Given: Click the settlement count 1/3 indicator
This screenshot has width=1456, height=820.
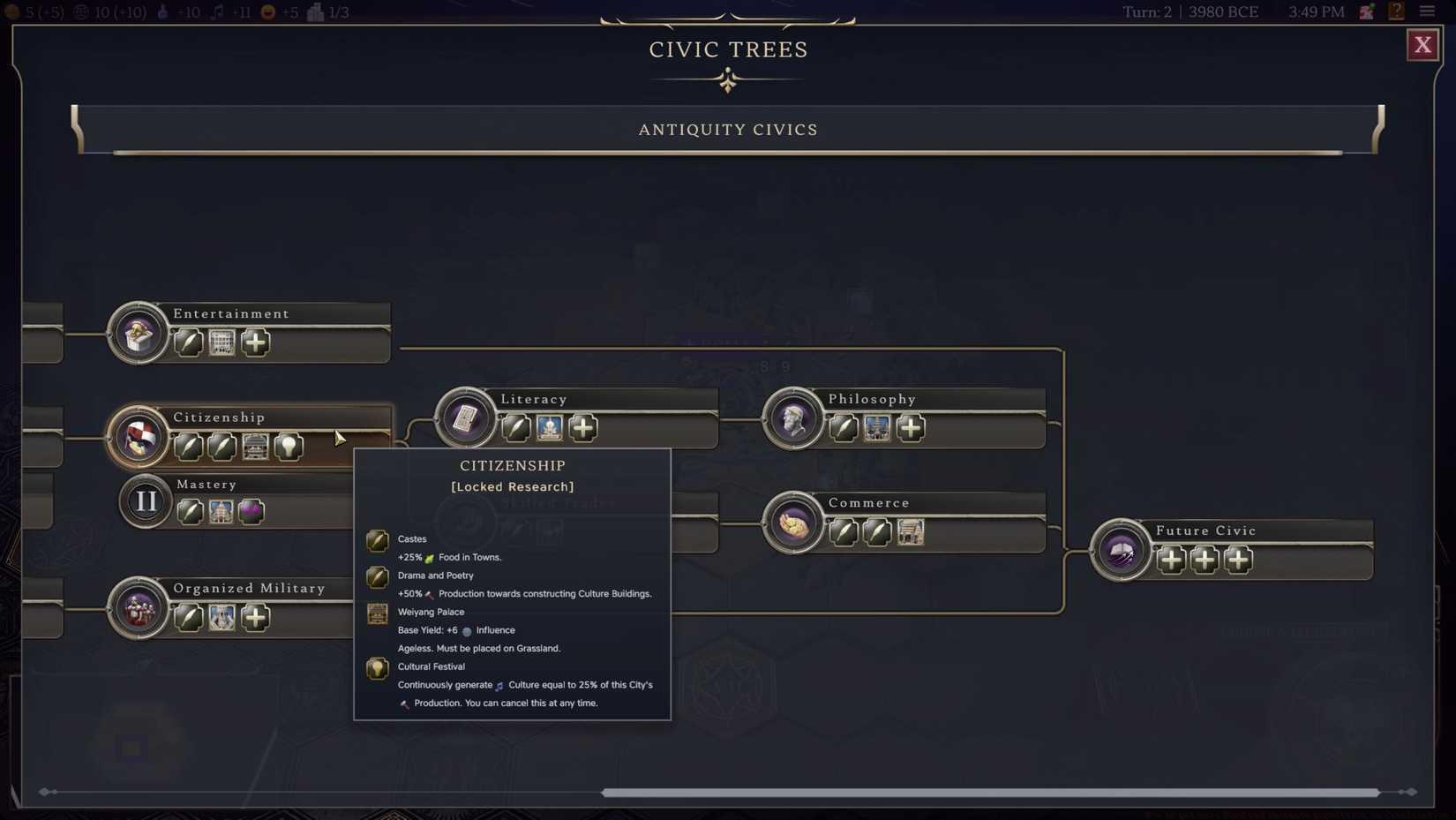Looking at the screenshot, I should (x=326, y=12).
